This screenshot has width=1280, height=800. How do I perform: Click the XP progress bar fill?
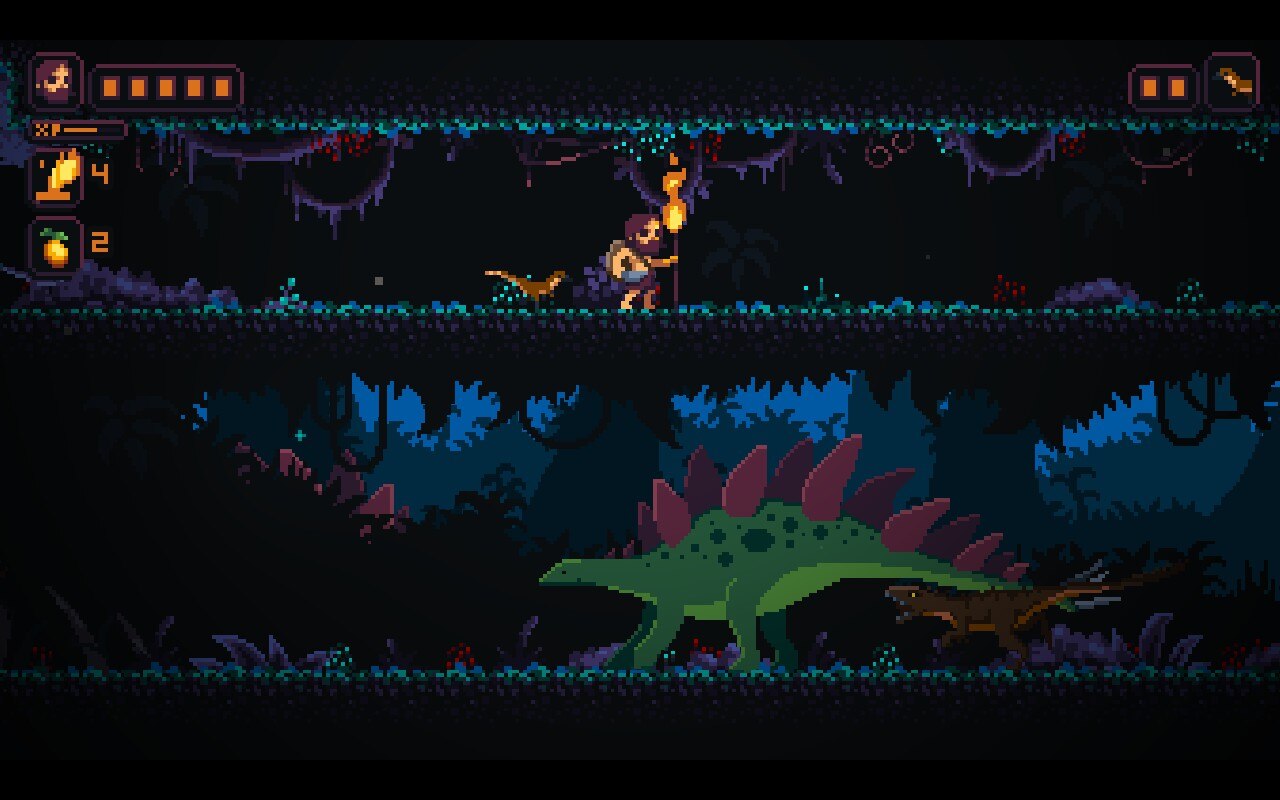coord(80,128)
